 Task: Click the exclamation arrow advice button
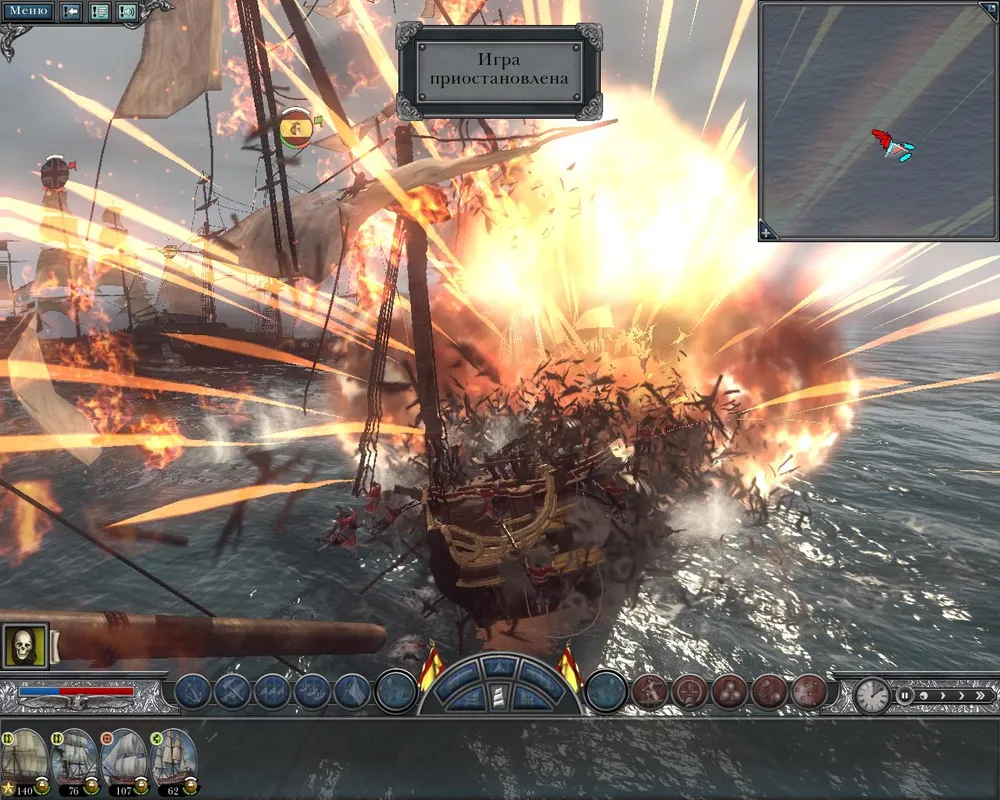72,12
